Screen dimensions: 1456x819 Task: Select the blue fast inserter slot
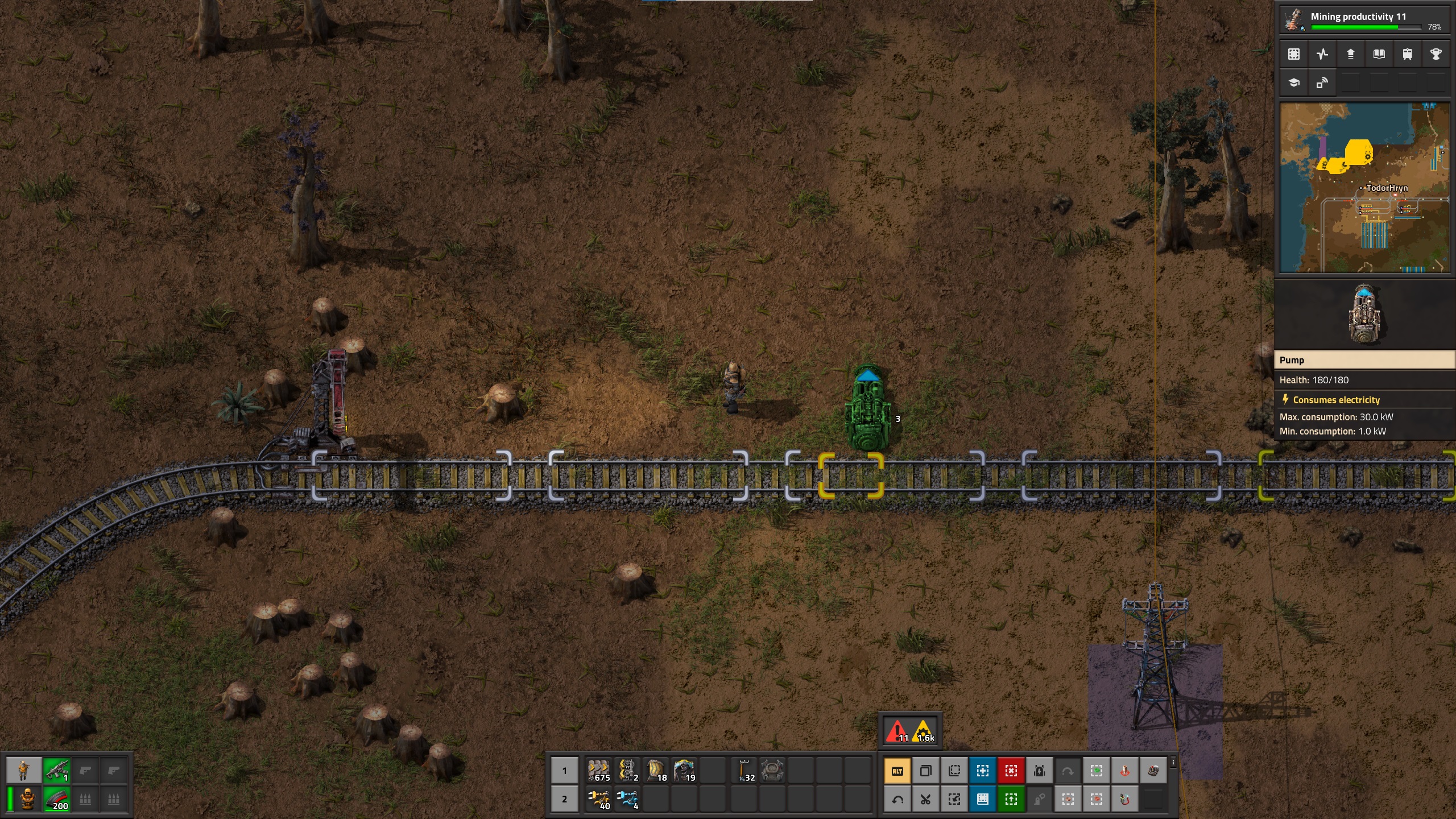[627, 799]
